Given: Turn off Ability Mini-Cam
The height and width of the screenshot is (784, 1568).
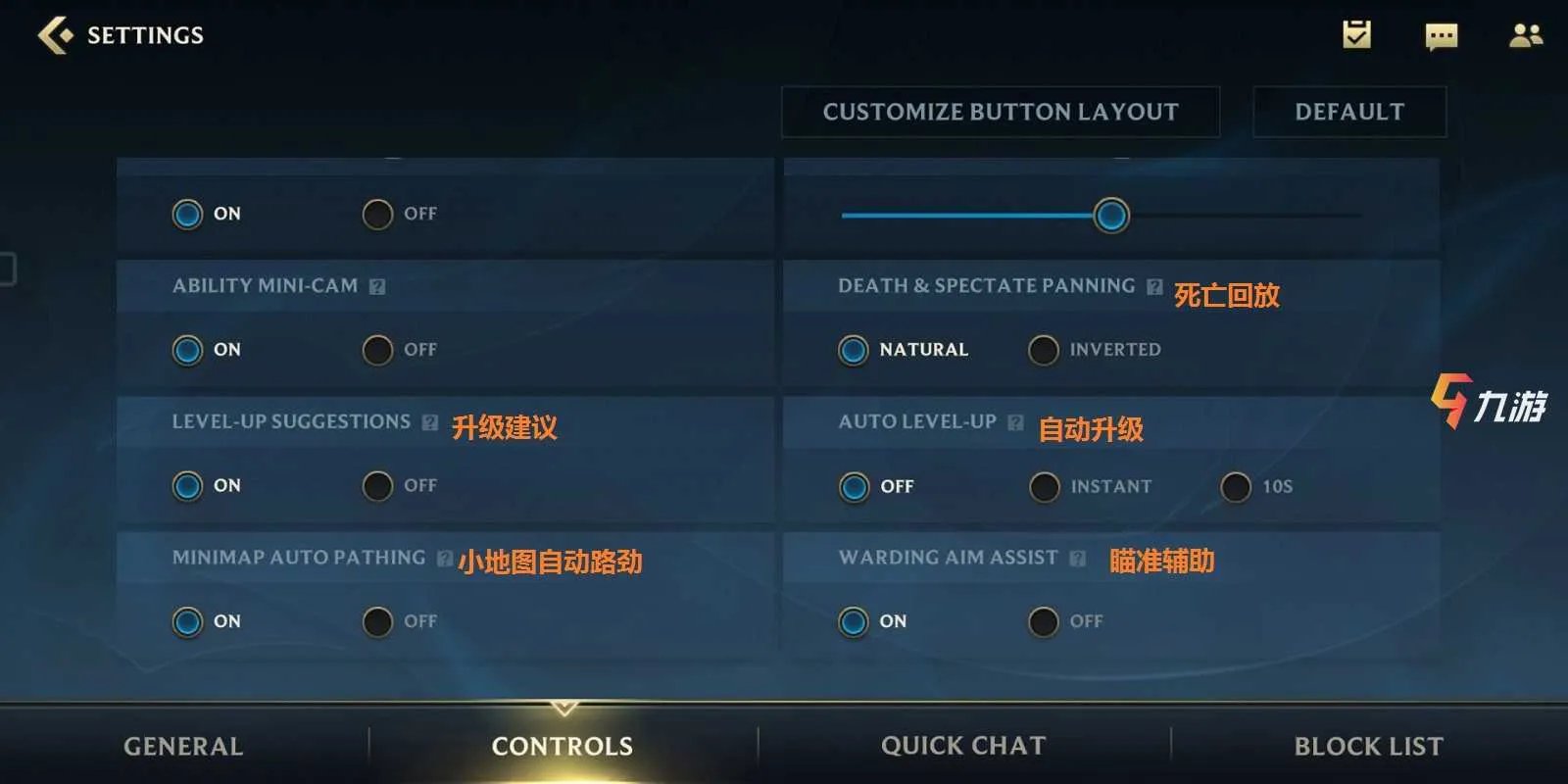Looking at the screenshot, I should pos(377,350).
